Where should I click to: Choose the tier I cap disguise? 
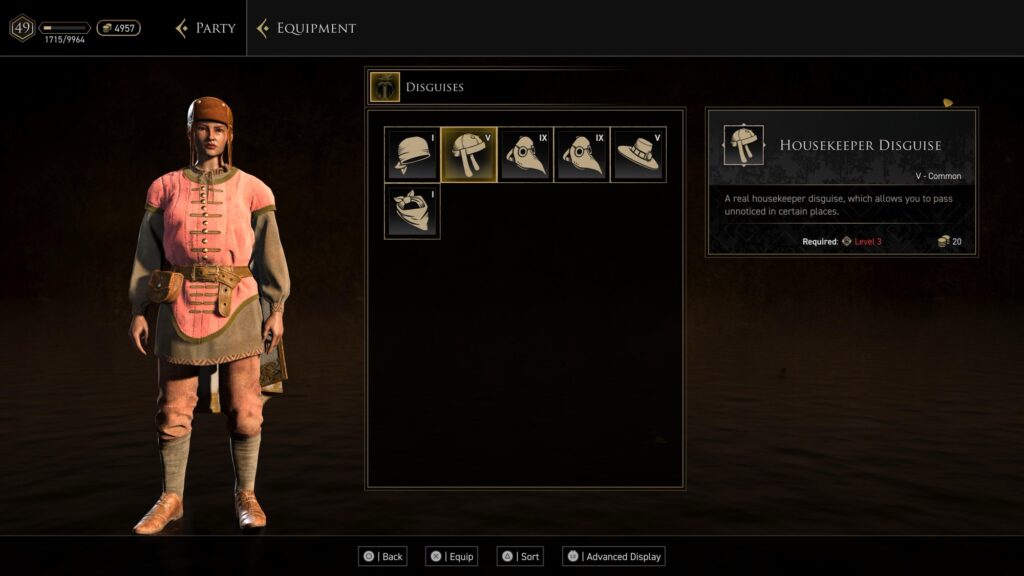pos(412,154)
